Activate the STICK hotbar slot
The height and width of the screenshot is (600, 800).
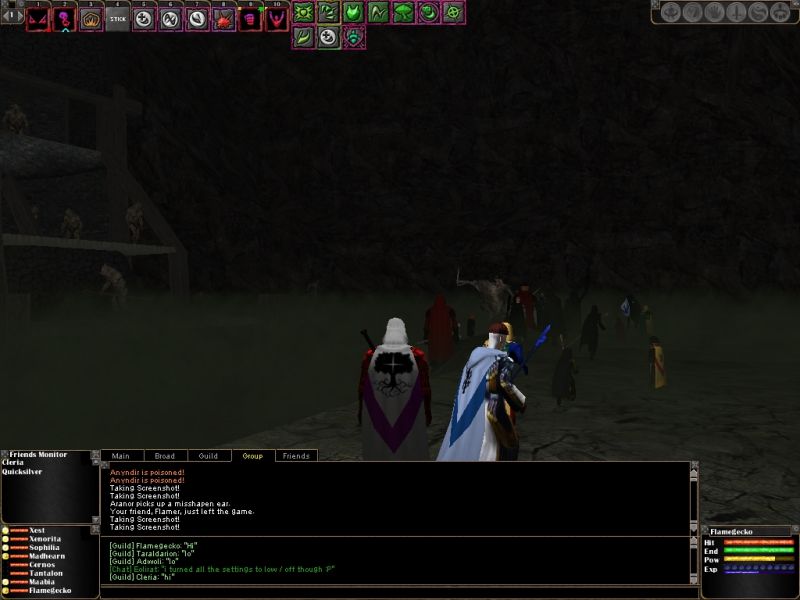118,18
